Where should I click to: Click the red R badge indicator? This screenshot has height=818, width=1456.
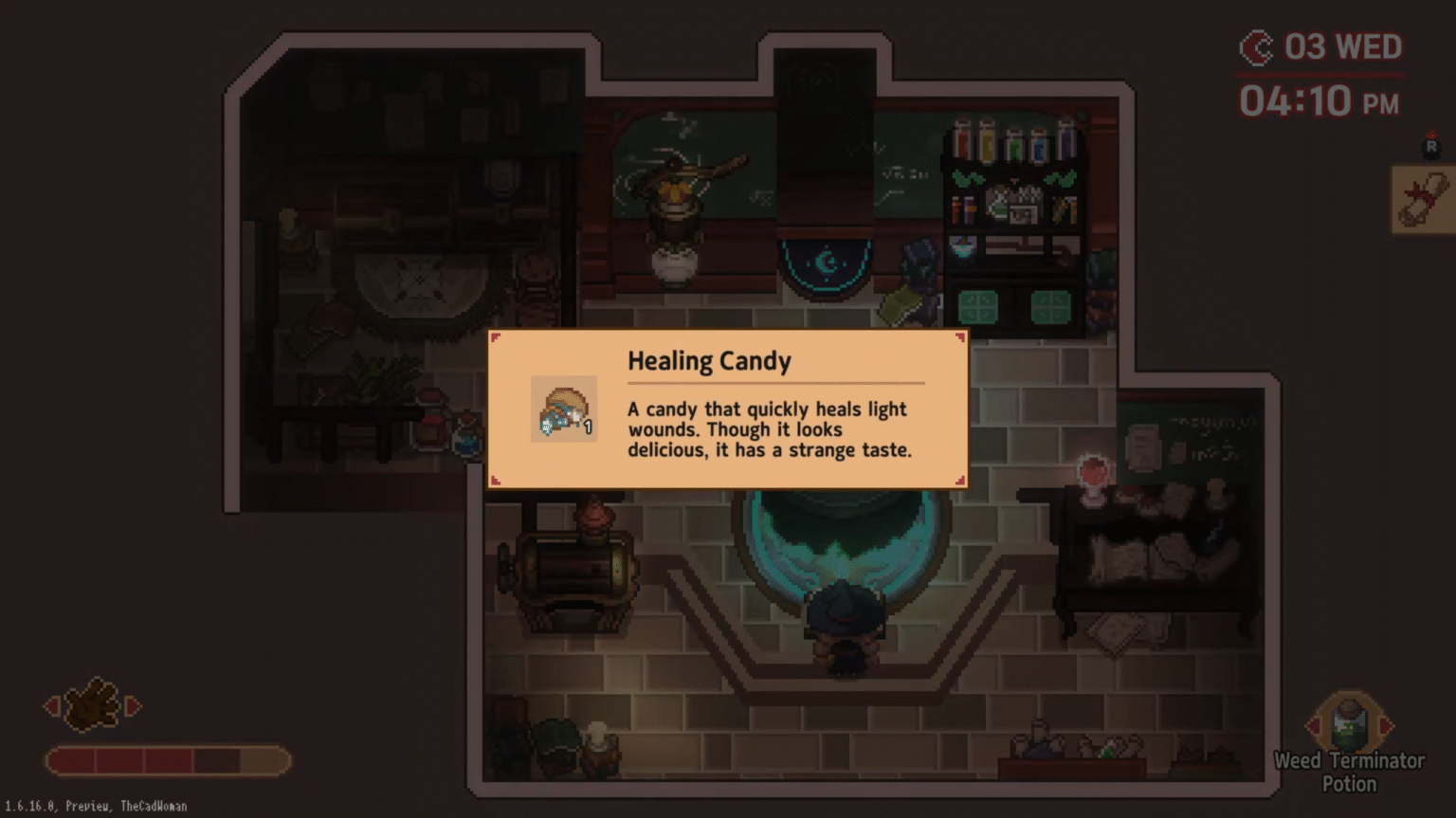point(1431,144)
